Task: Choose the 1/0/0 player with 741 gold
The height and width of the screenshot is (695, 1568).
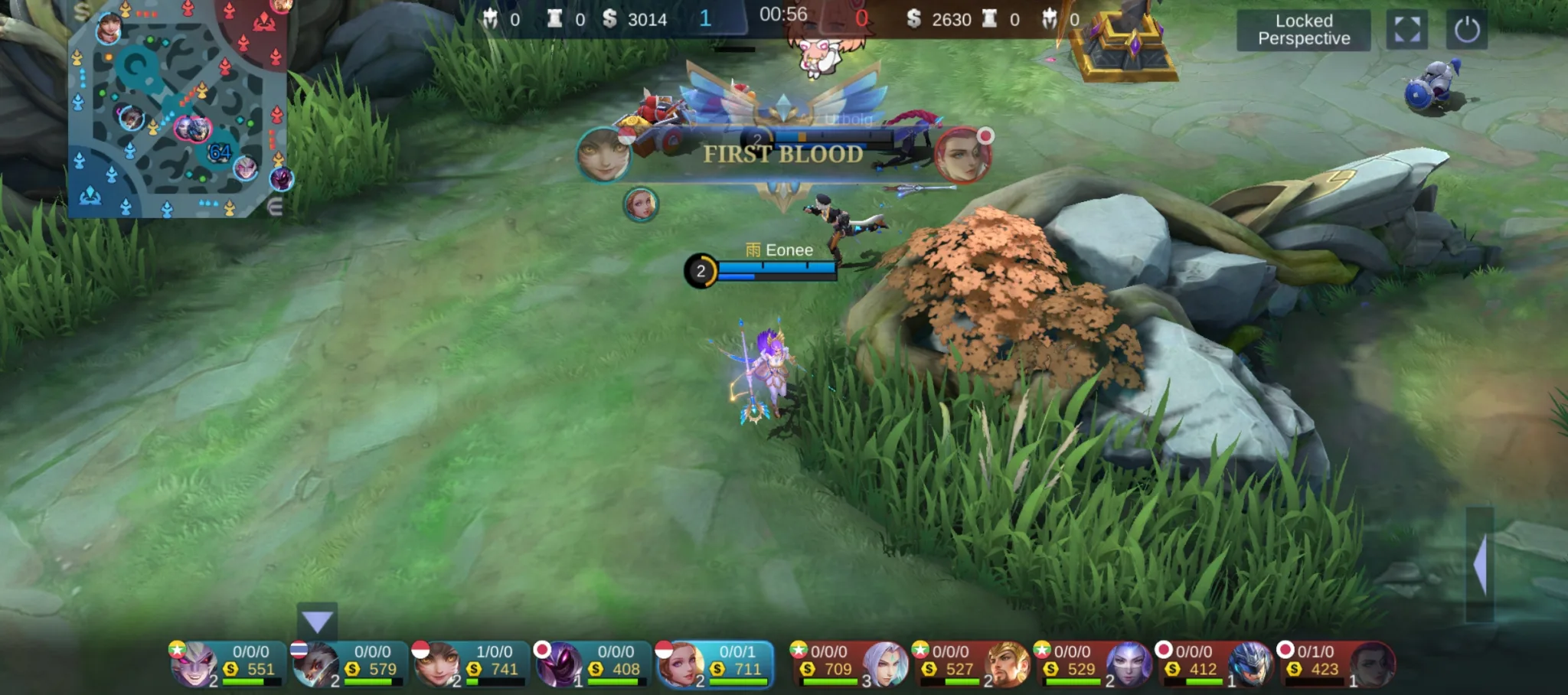Action: click(470, 664)
